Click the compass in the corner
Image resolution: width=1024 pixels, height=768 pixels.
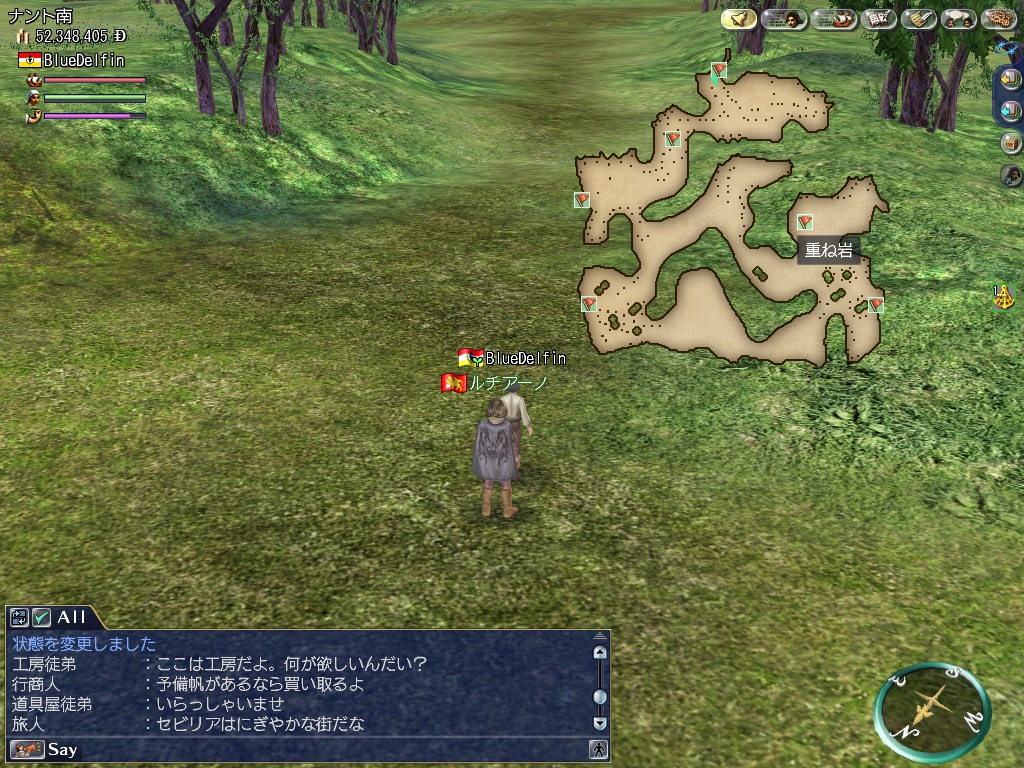click(933, 712)
